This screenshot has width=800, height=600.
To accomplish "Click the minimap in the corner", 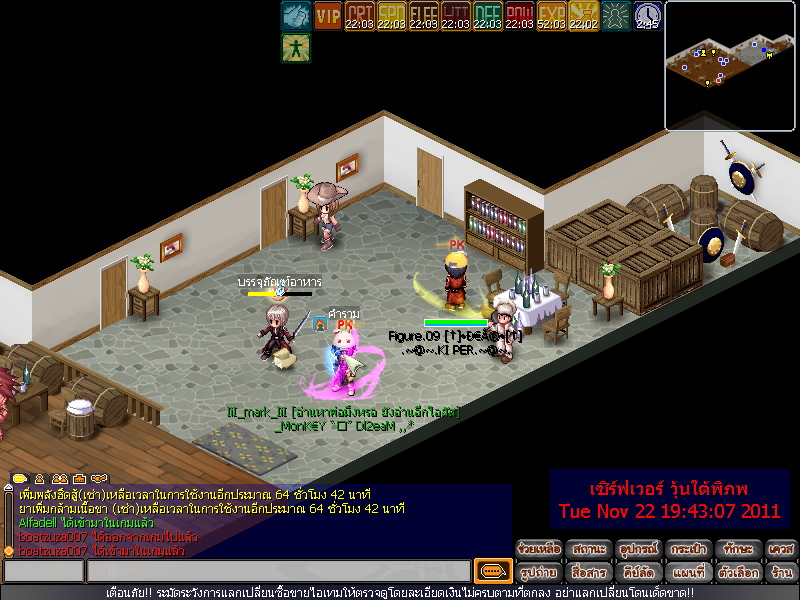I will click(729, 66).
